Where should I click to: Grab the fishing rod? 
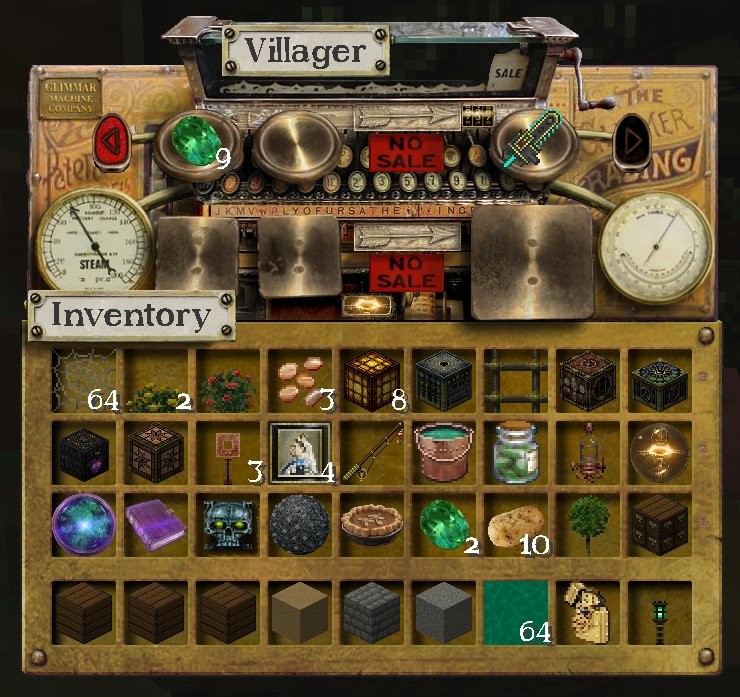373,452
